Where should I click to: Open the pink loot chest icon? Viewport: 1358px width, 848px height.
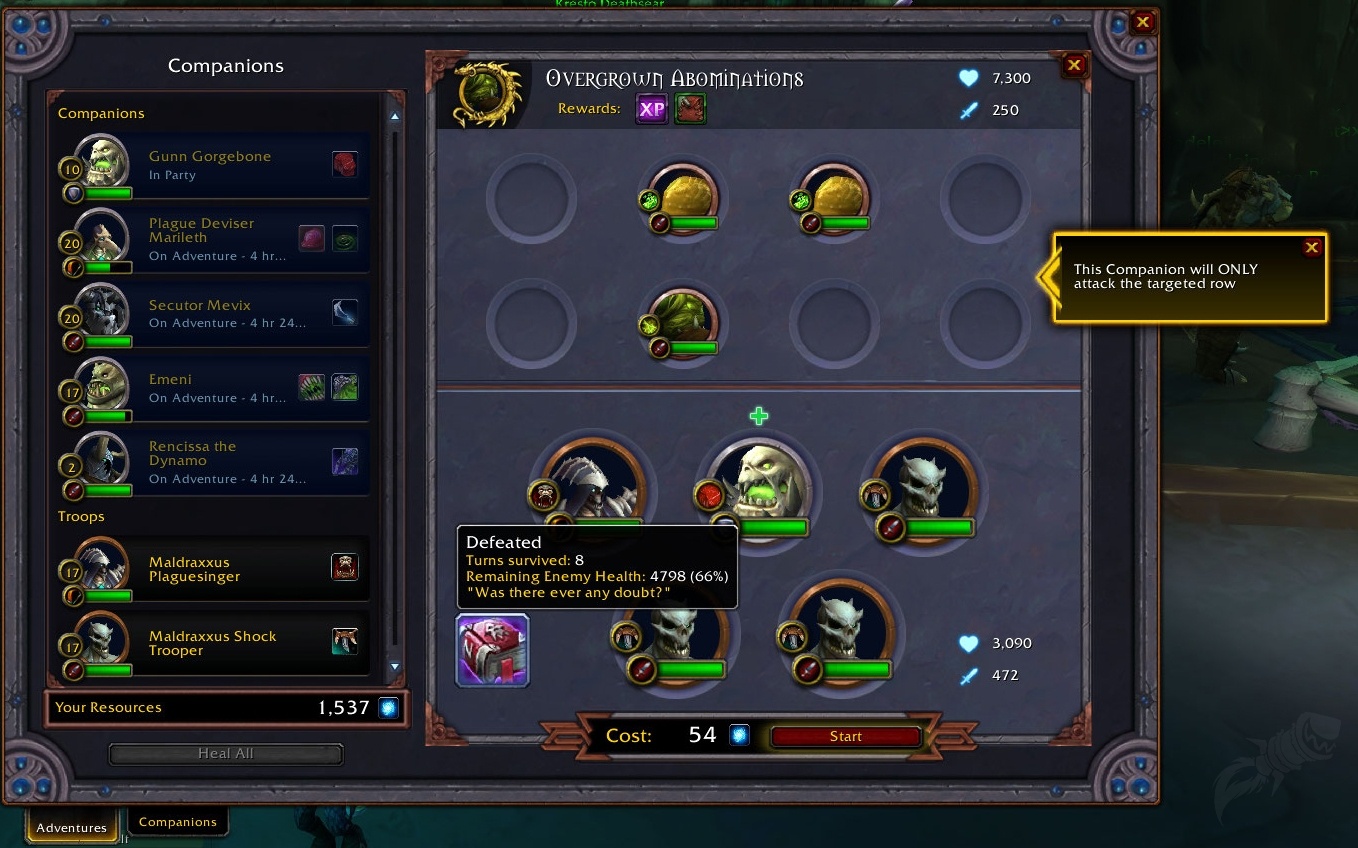coord(492,650)
